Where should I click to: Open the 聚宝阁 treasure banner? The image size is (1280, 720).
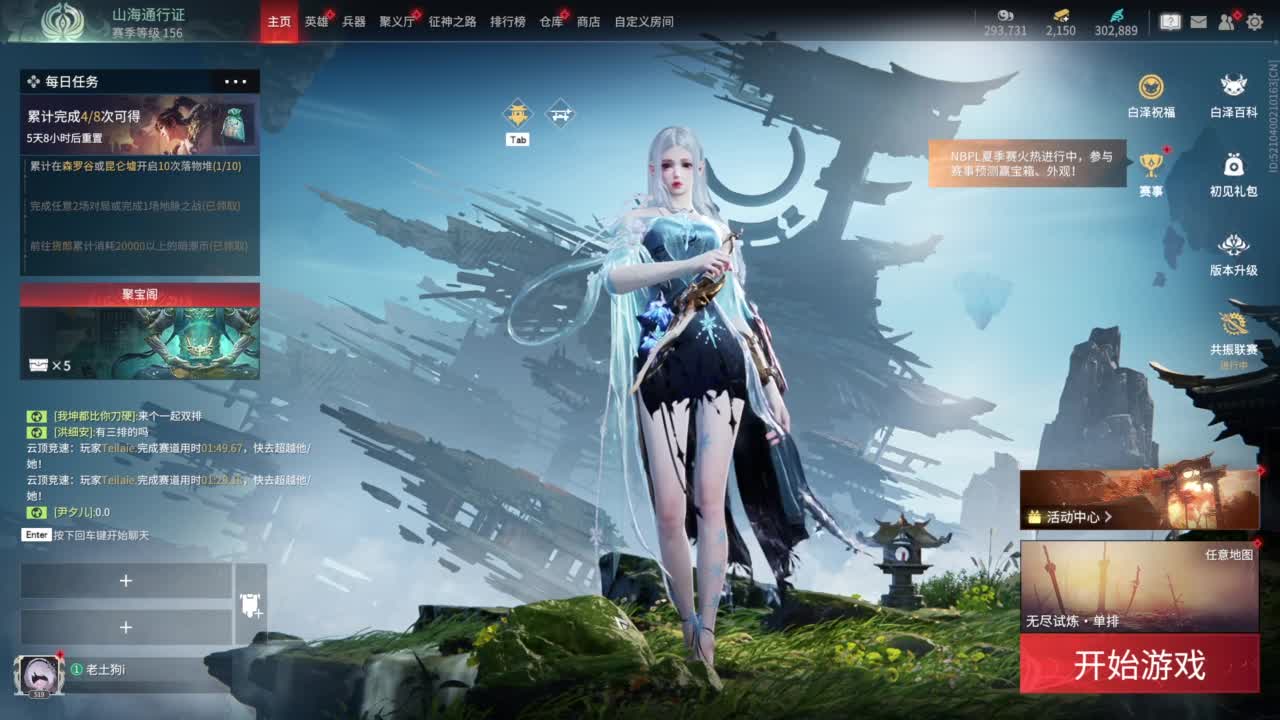point(140,332)
